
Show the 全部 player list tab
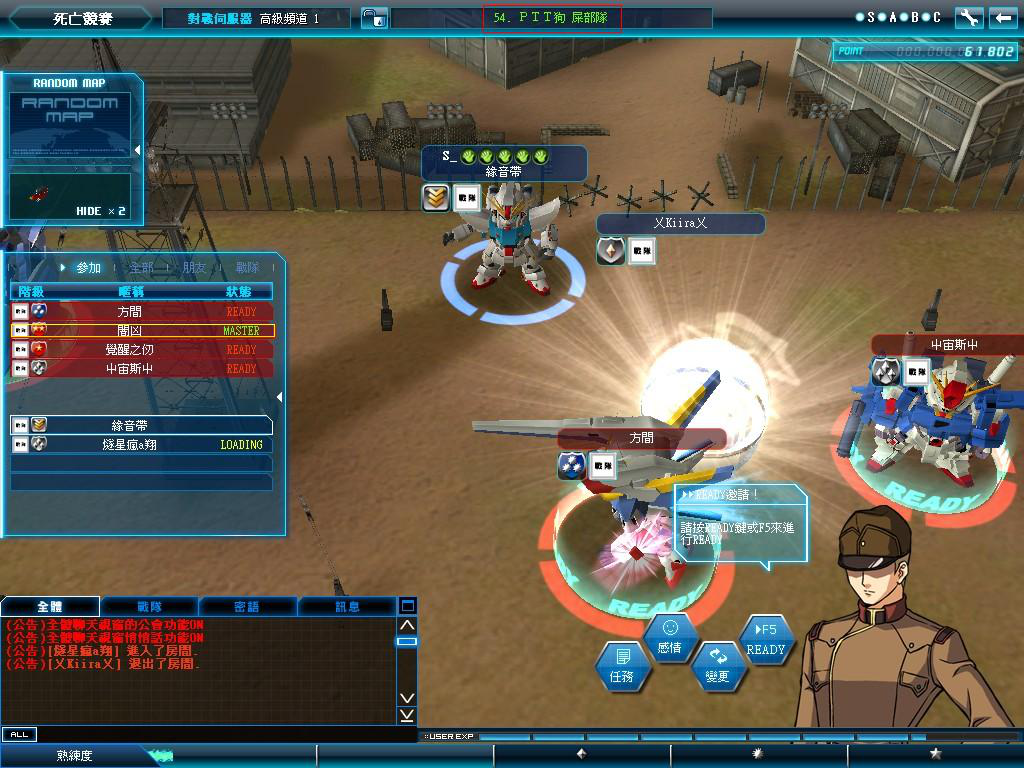click(141, 268)
